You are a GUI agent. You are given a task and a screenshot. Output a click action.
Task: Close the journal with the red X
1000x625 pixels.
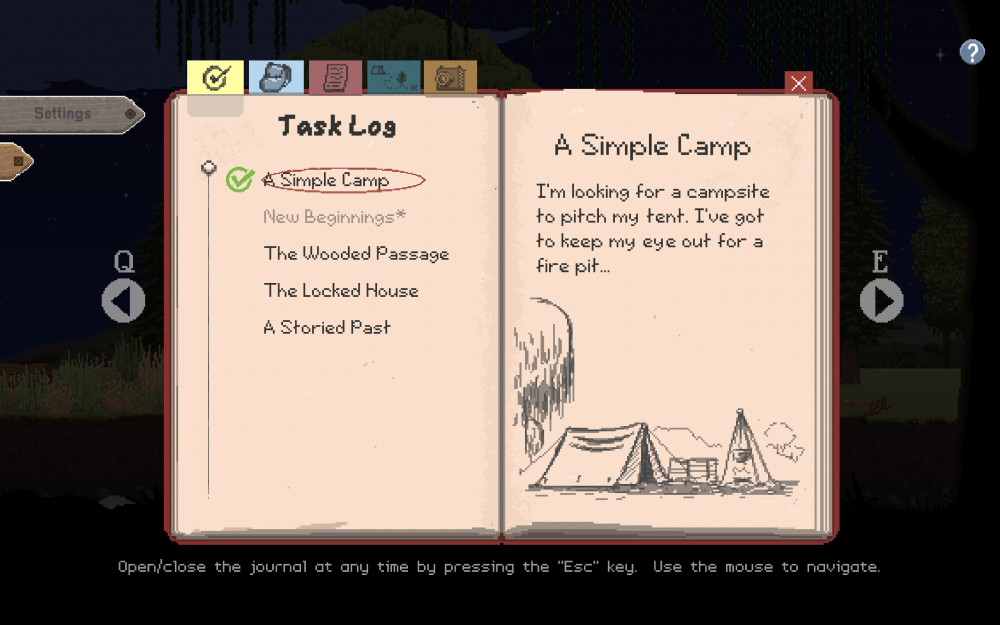798,84
